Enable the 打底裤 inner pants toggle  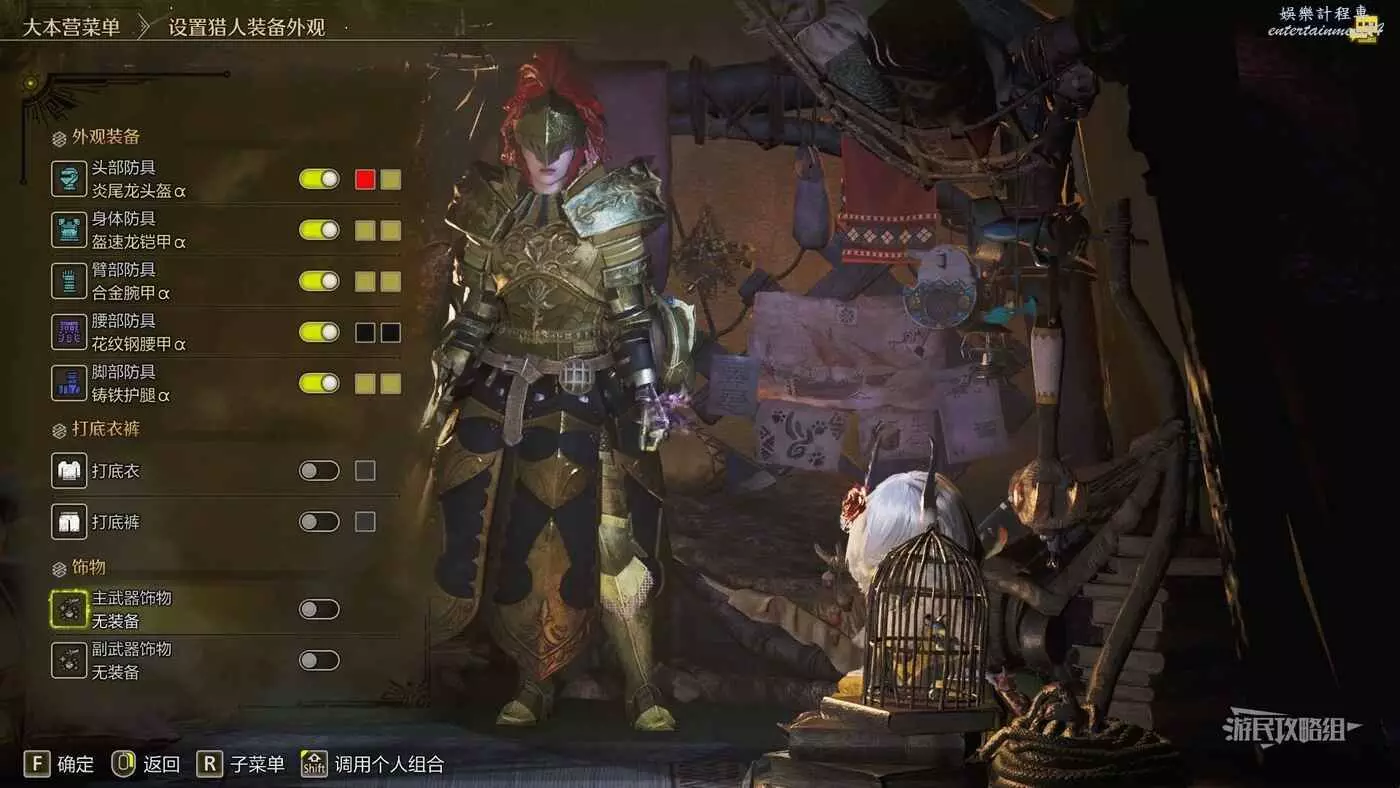(x=319, y=521)
